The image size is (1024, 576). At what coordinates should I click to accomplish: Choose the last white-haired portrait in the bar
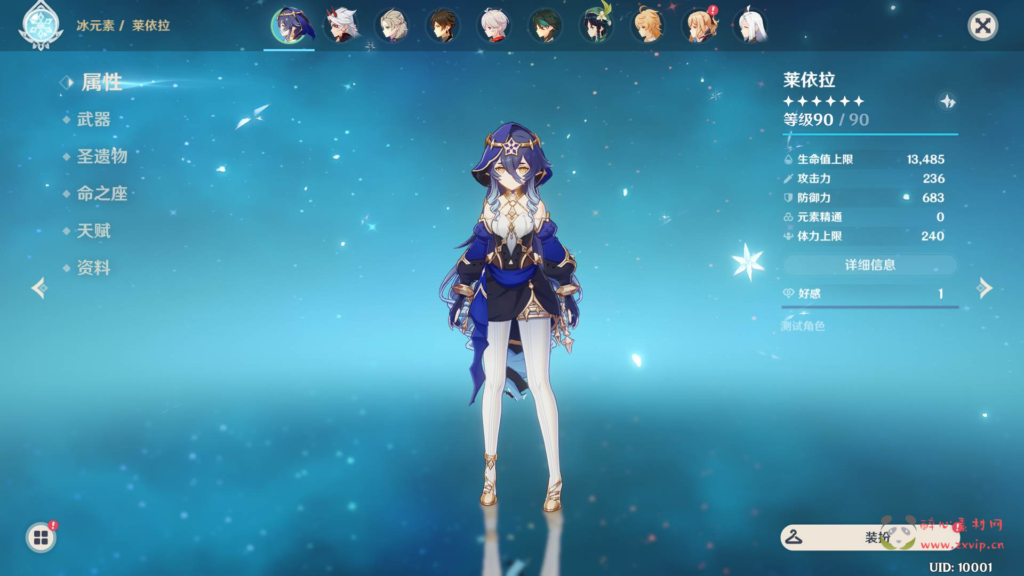coord(750,26)
